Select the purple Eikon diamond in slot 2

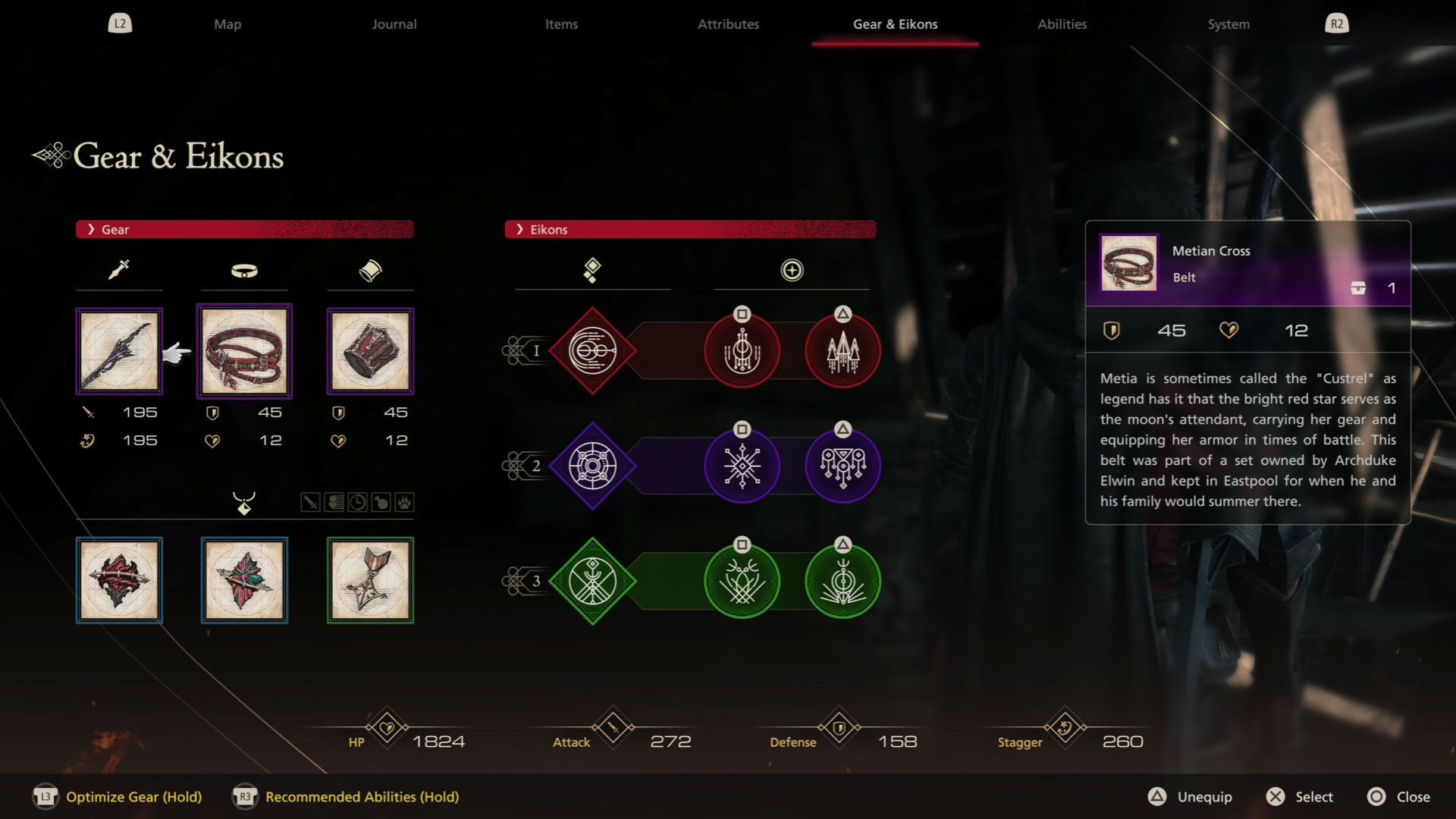[592, 466]
